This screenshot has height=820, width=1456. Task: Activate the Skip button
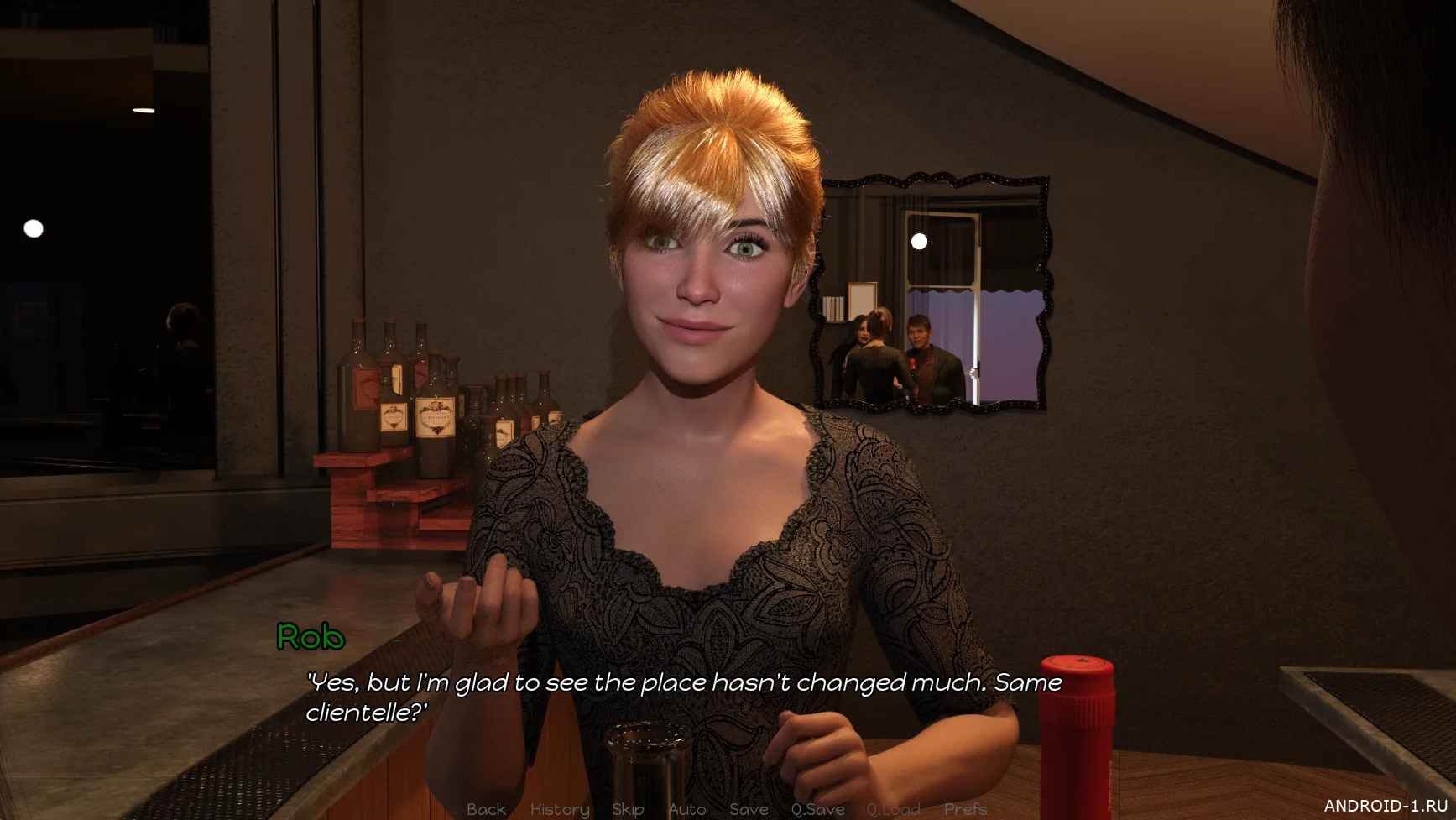coord(628,809)
